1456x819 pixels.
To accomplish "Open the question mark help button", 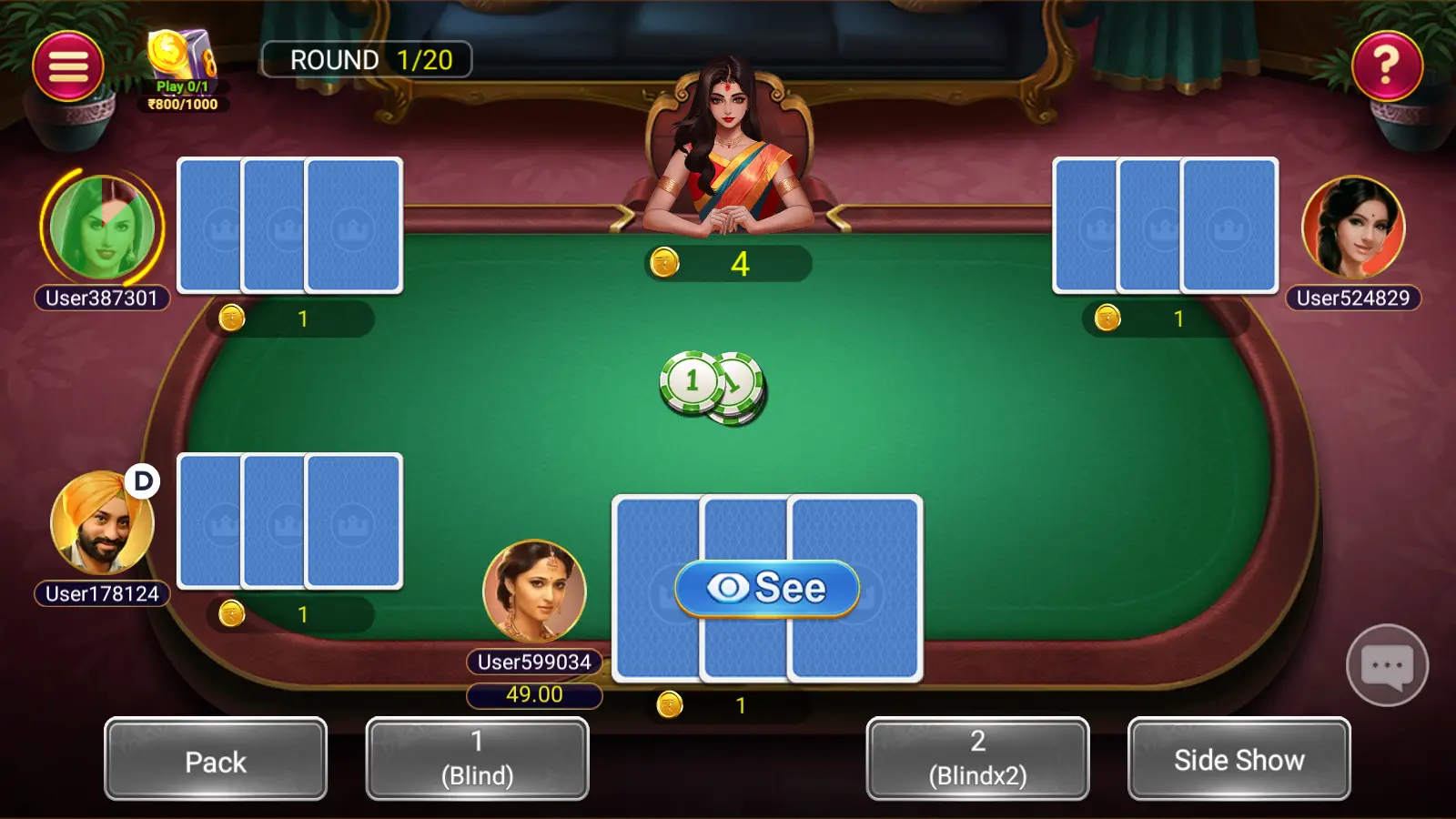I will 1387,66.
